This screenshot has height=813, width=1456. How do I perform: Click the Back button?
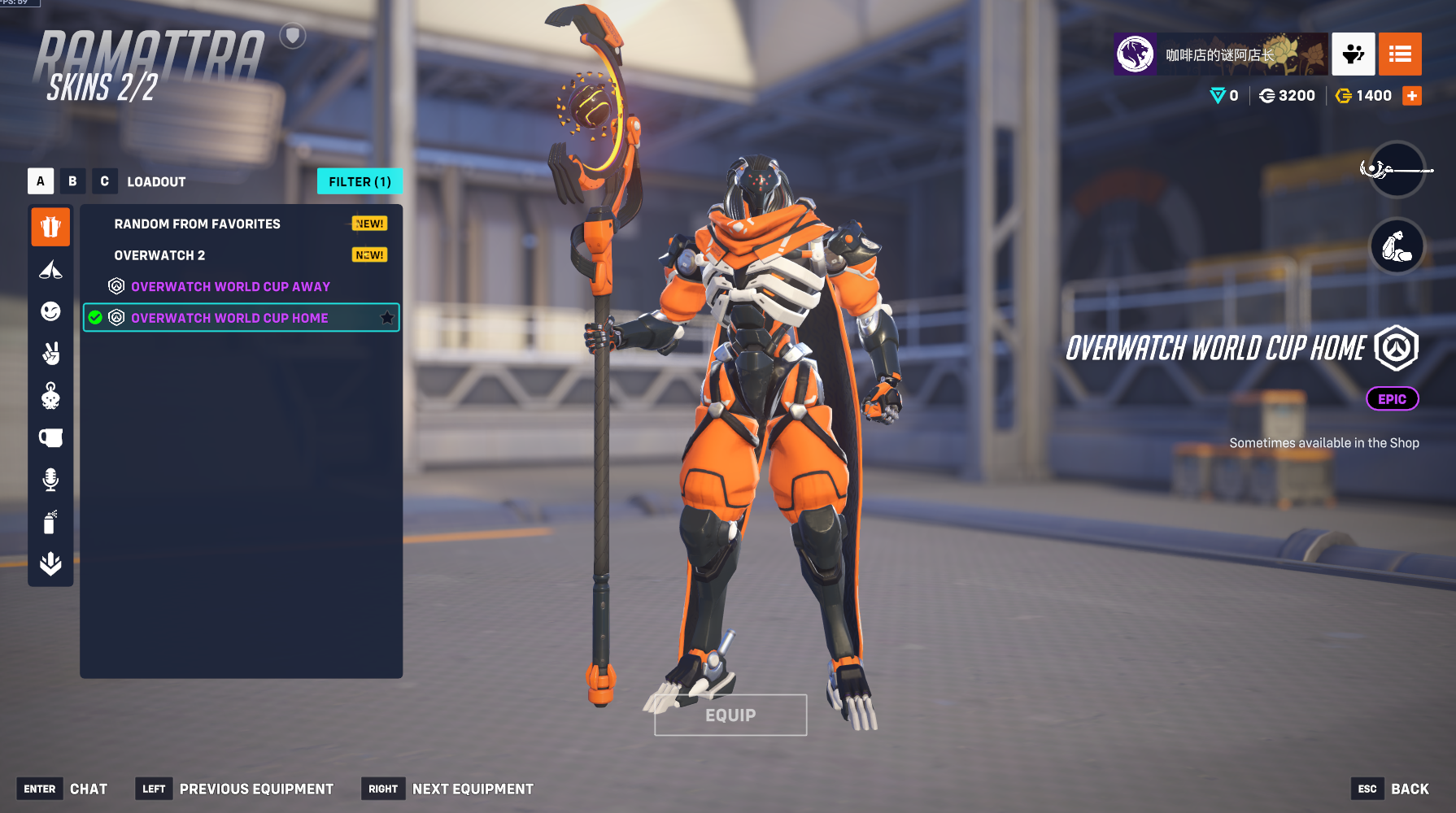click(1409, 789)
